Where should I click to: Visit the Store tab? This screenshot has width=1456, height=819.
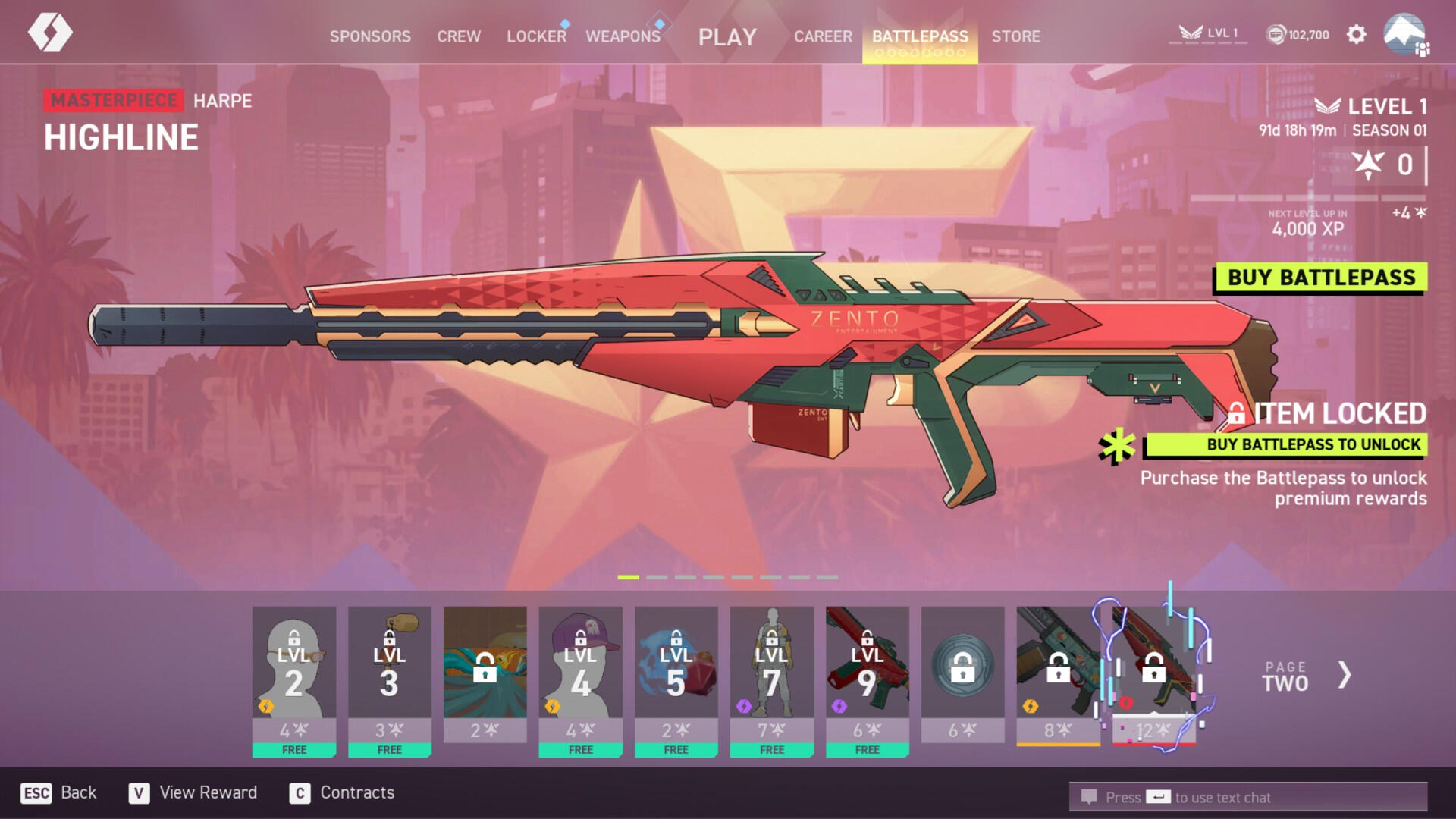(x=1015, y=36)
